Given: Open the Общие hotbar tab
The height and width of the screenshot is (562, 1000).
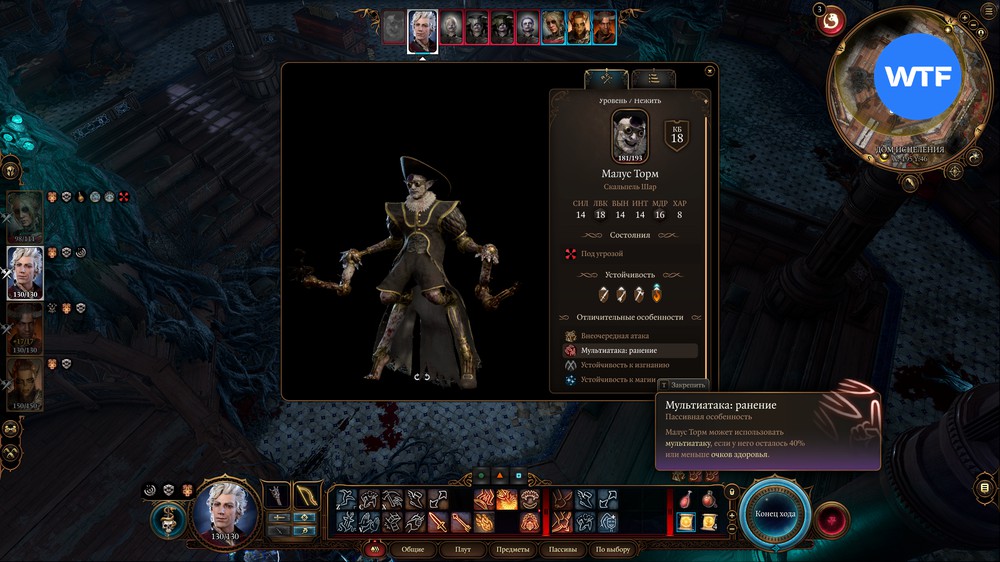Looking at the screenshot, I should click(413, 550).
